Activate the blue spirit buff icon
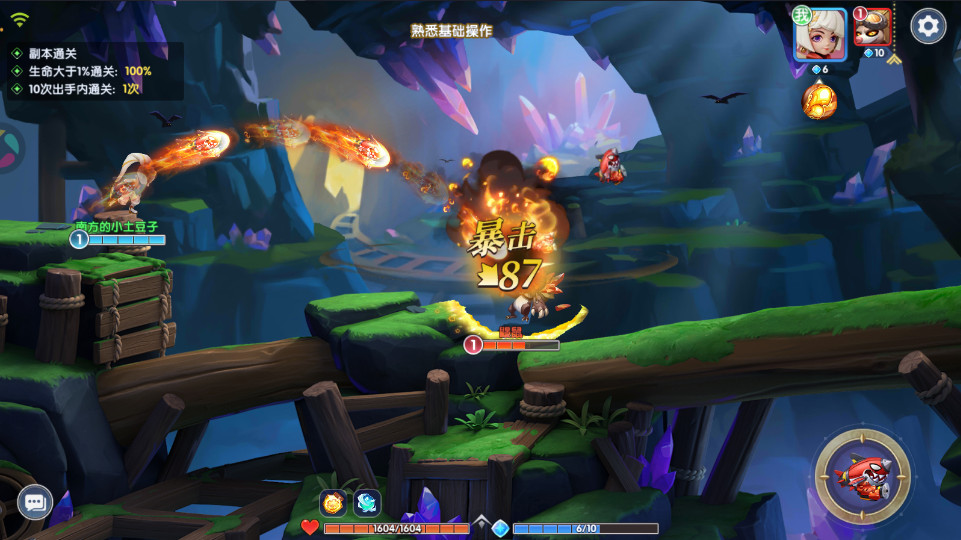This screenshot has height=540, width=961. coord(367,502)
